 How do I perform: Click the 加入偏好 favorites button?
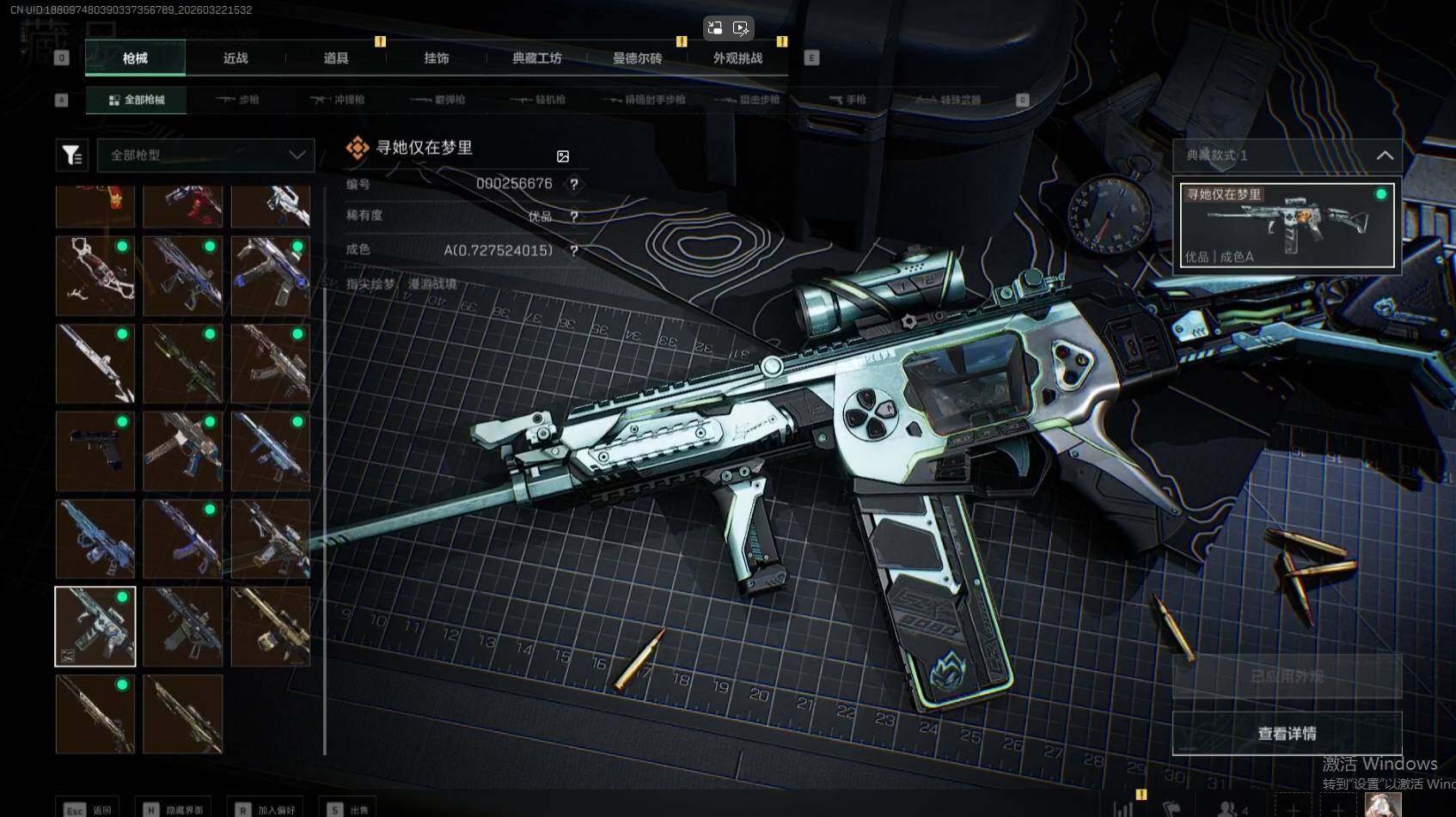tap(267, 809)
